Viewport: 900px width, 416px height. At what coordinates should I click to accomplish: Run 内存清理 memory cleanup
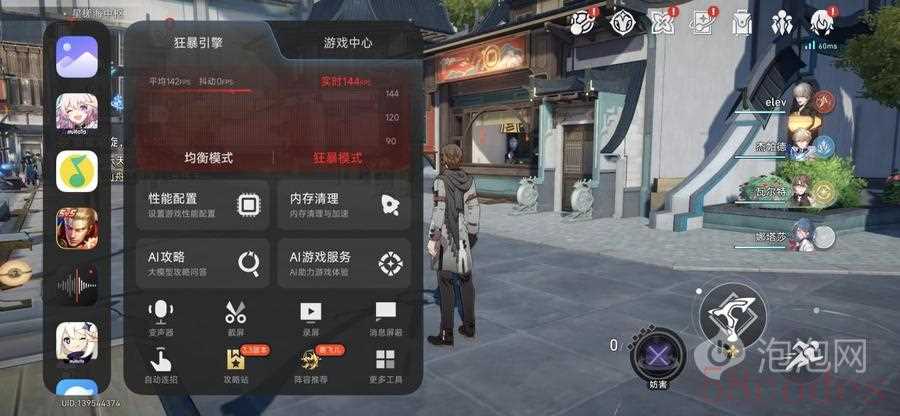click(344, 205)
